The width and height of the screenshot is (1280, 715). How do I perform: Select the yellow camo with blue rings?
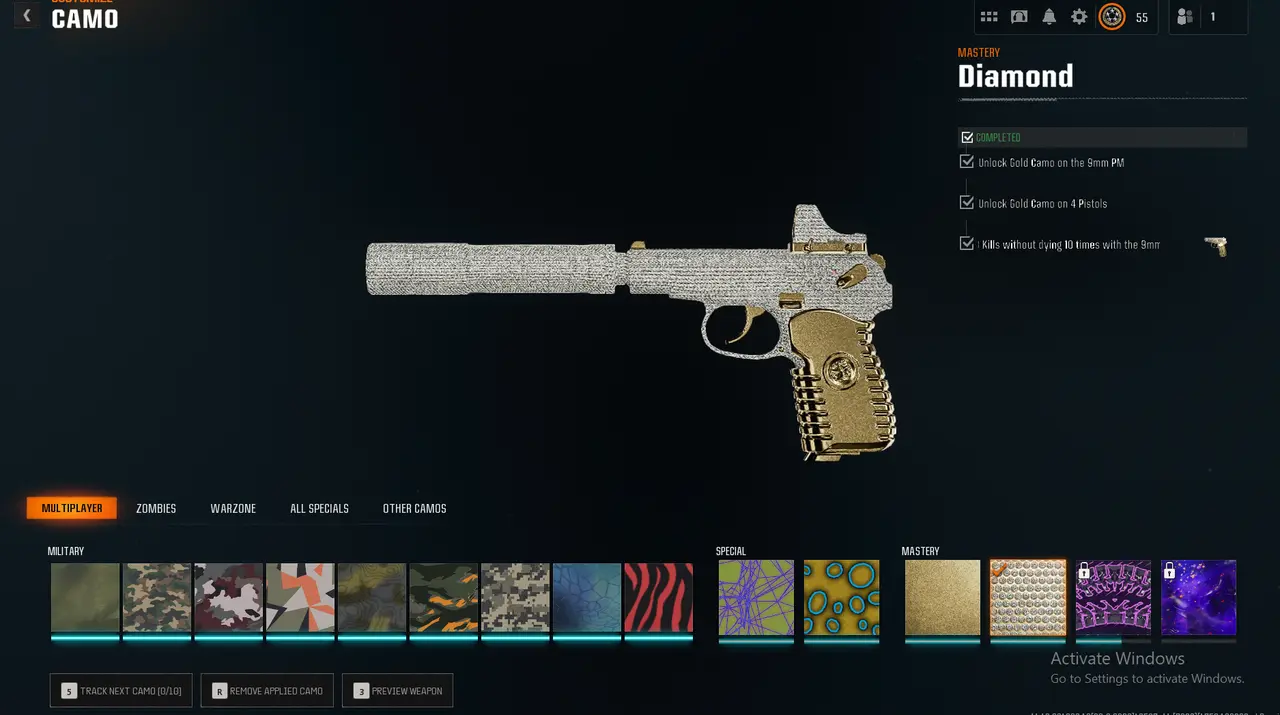[x=841, y=597]
